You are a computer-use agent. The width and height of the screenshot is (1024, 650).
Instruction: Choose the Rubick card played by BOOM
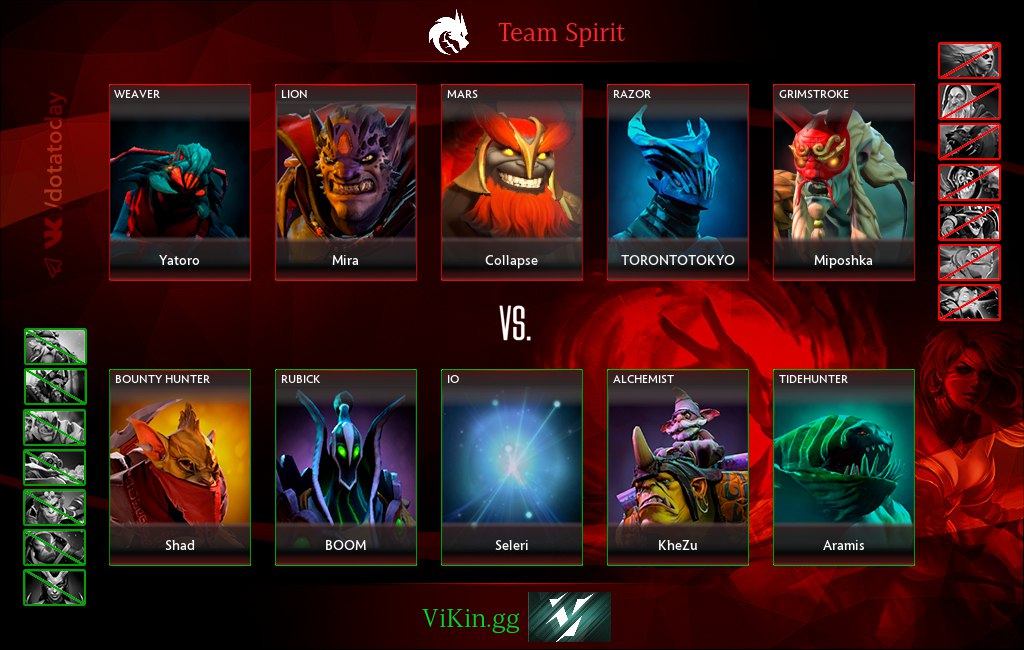coord(346,467)
